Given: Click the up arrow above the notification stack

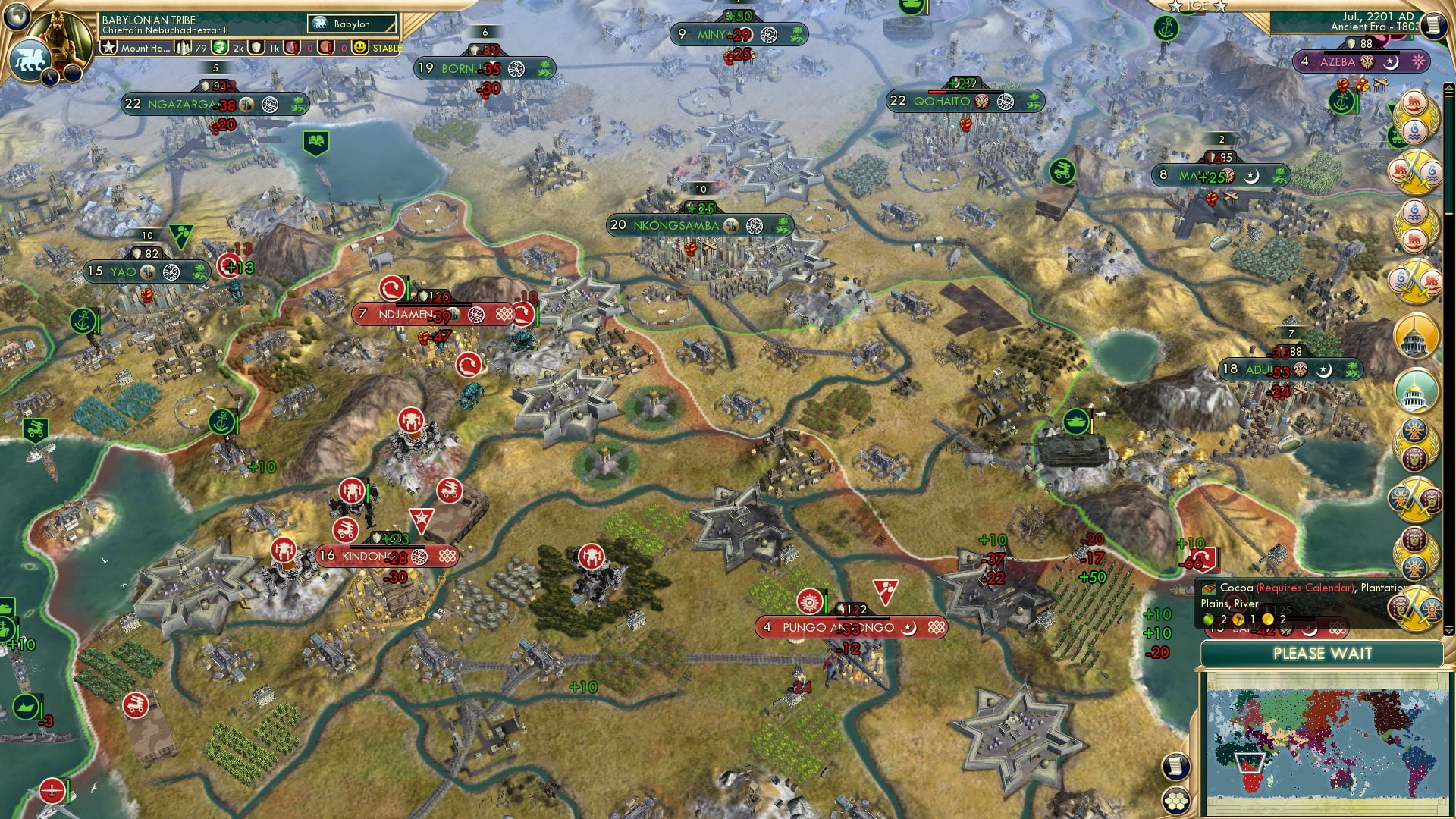Looking at the screenshot, I should point(1448,88).
